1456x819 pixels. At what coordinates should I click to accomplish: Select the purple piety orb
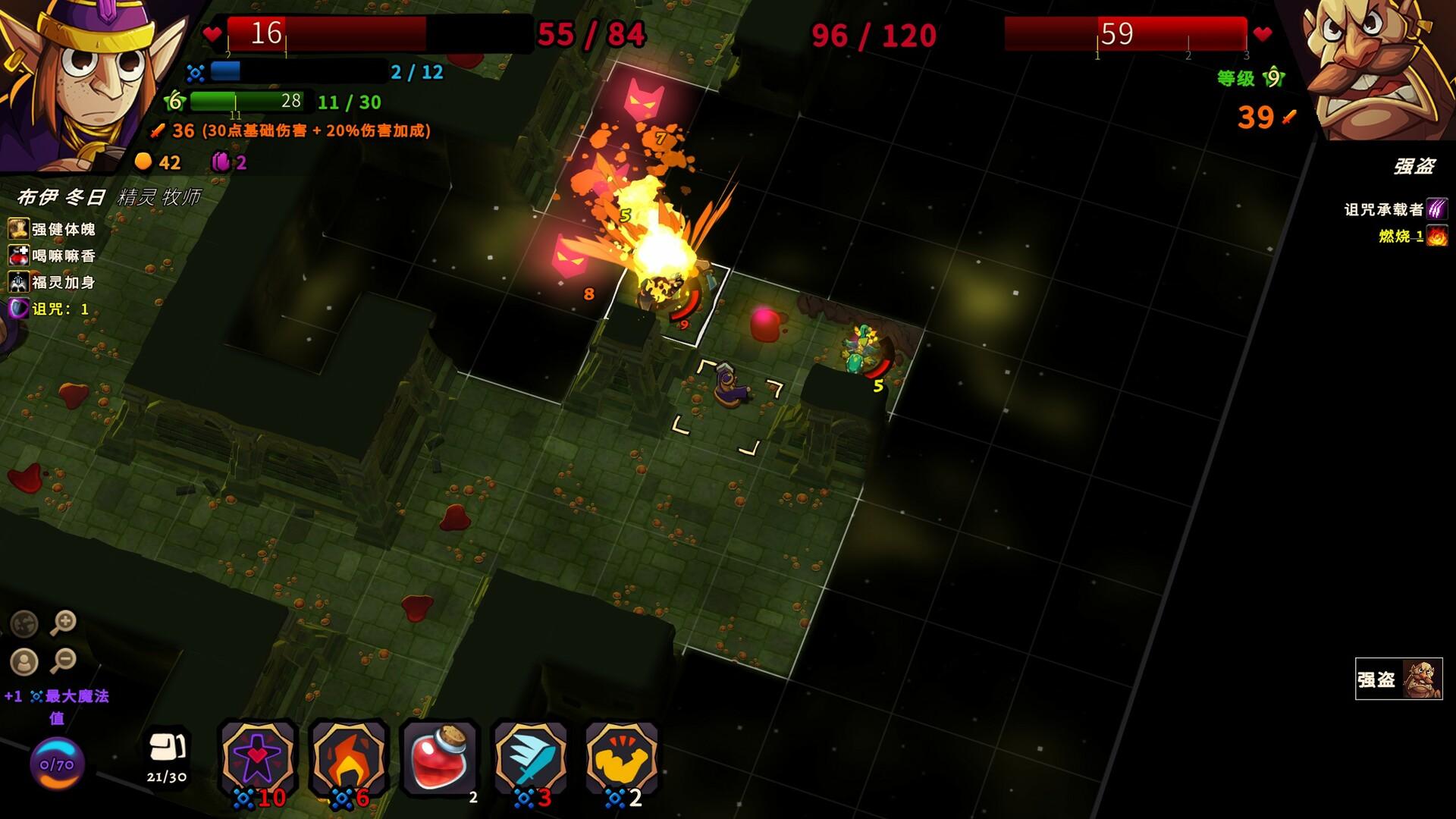[57, 764]
